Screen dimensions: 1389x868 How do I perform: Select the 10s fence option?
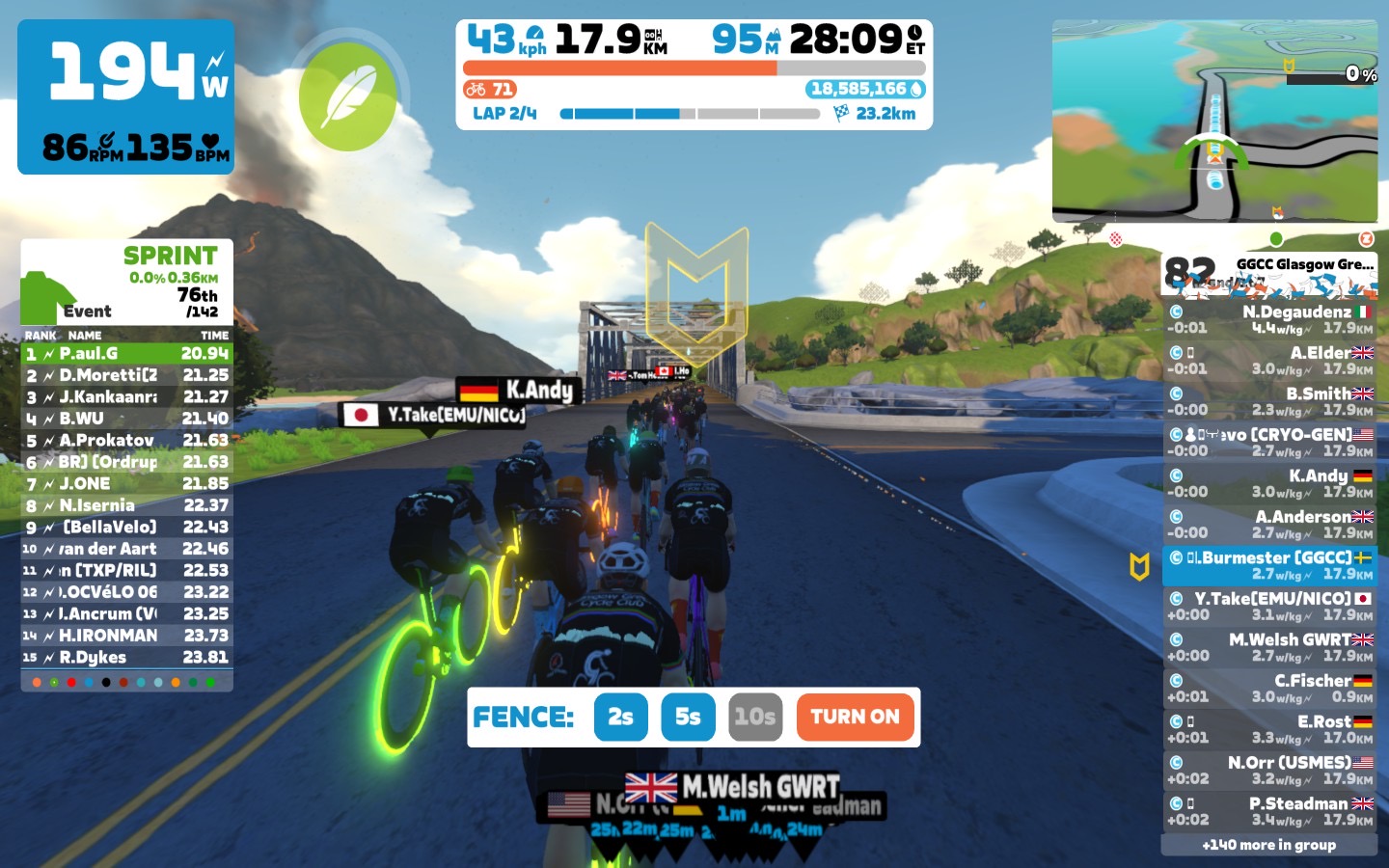[754, 717]
